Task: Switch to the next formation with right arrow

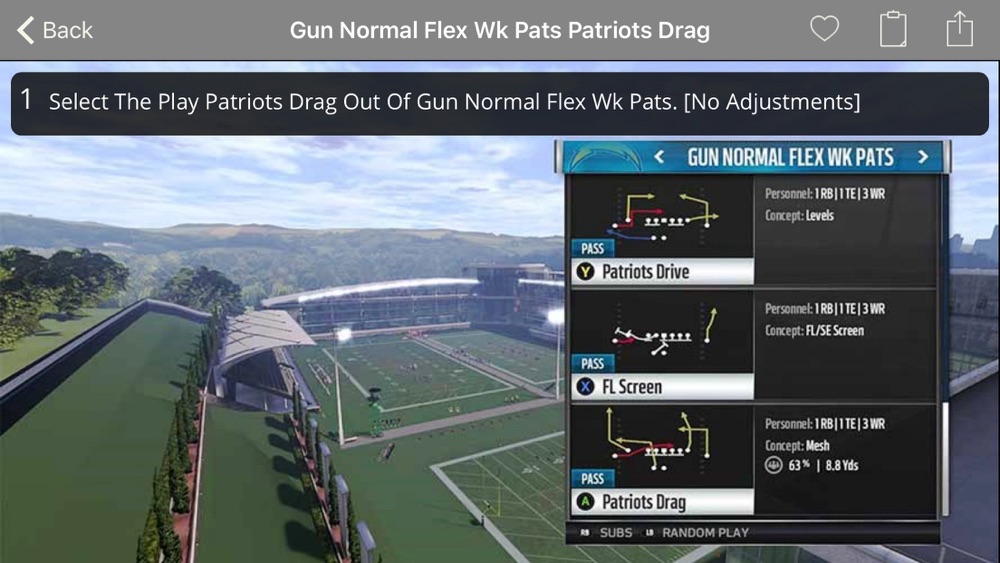Action: click(922, 157)
